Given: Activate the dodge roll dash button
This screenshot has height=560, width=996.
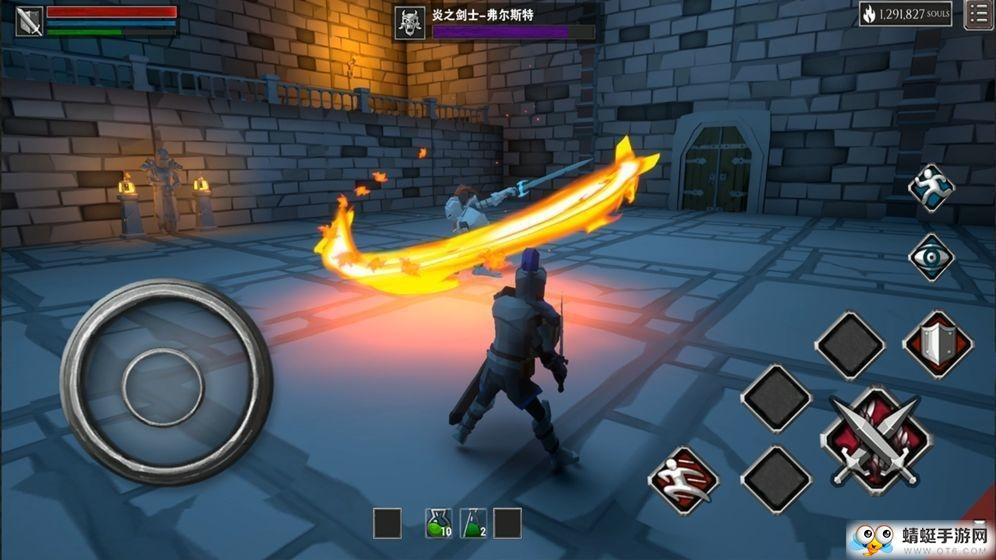Looking at the screenshot, I should 683,478.
